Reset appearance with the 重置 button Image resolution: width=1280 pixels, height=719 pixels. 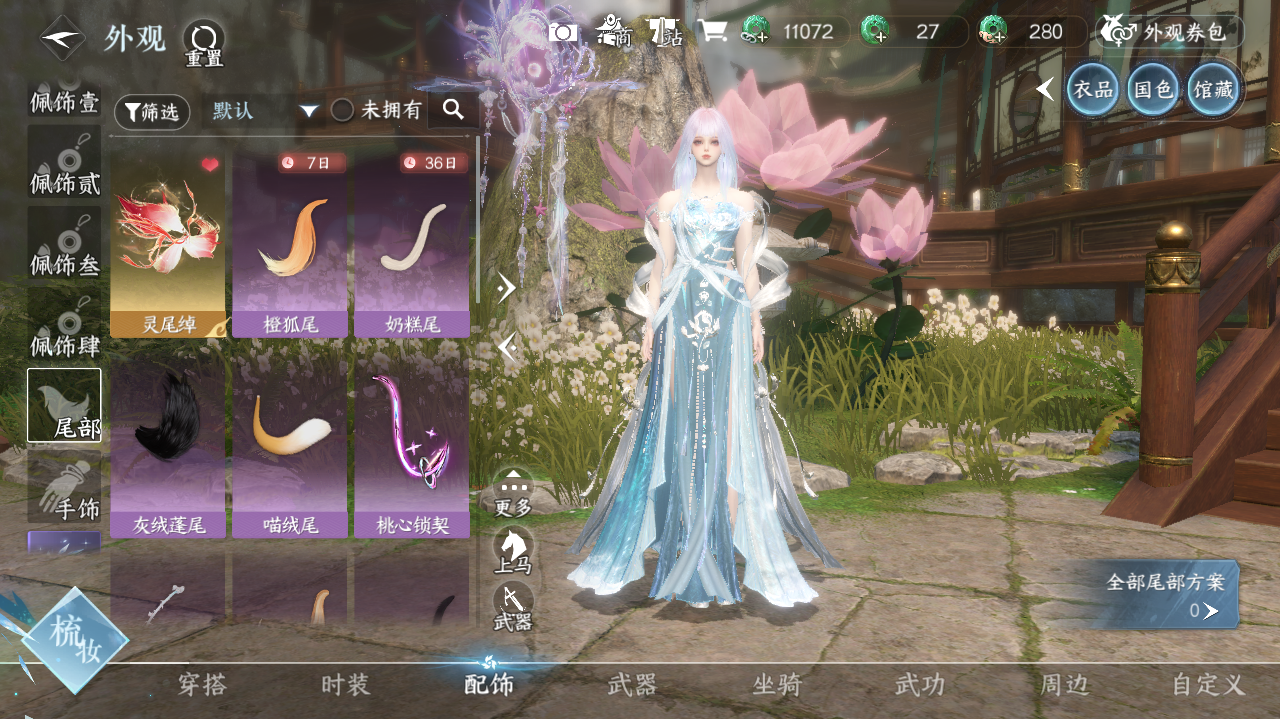click(204, 42)
